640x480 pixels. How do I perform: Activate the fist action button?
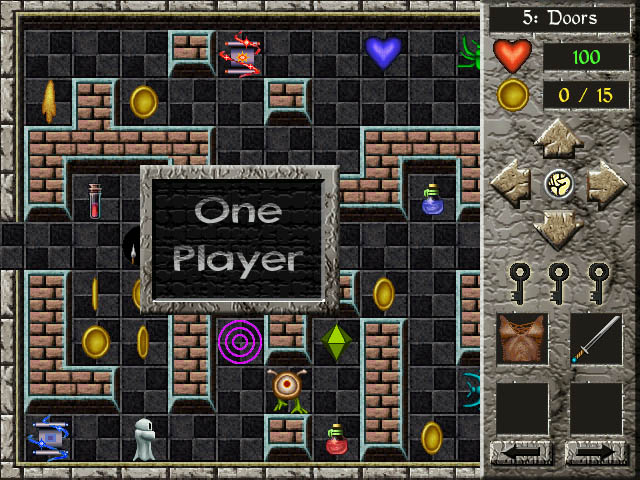pyautogui.click(x=558, y=184)
